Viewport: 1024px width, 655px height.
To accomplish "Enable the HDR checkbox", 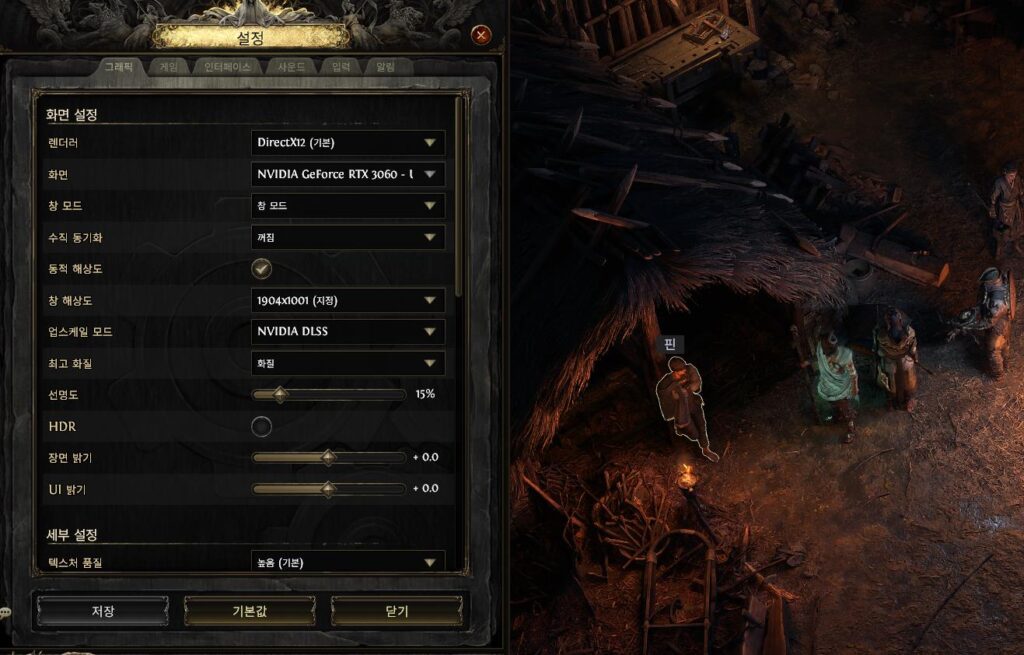I will coord(261,427).
